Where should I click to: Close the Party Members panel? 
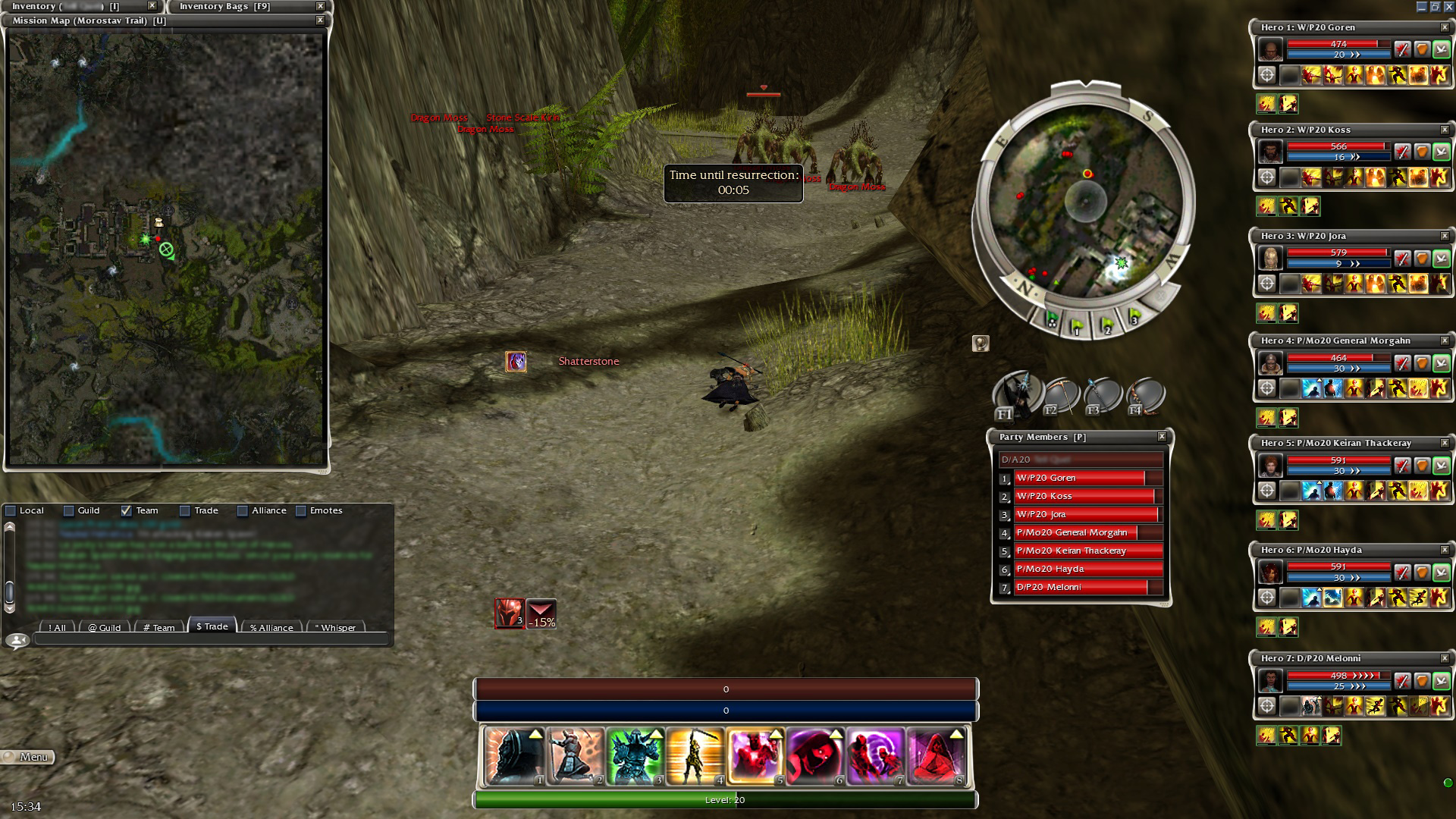(x=1162, y=437)
